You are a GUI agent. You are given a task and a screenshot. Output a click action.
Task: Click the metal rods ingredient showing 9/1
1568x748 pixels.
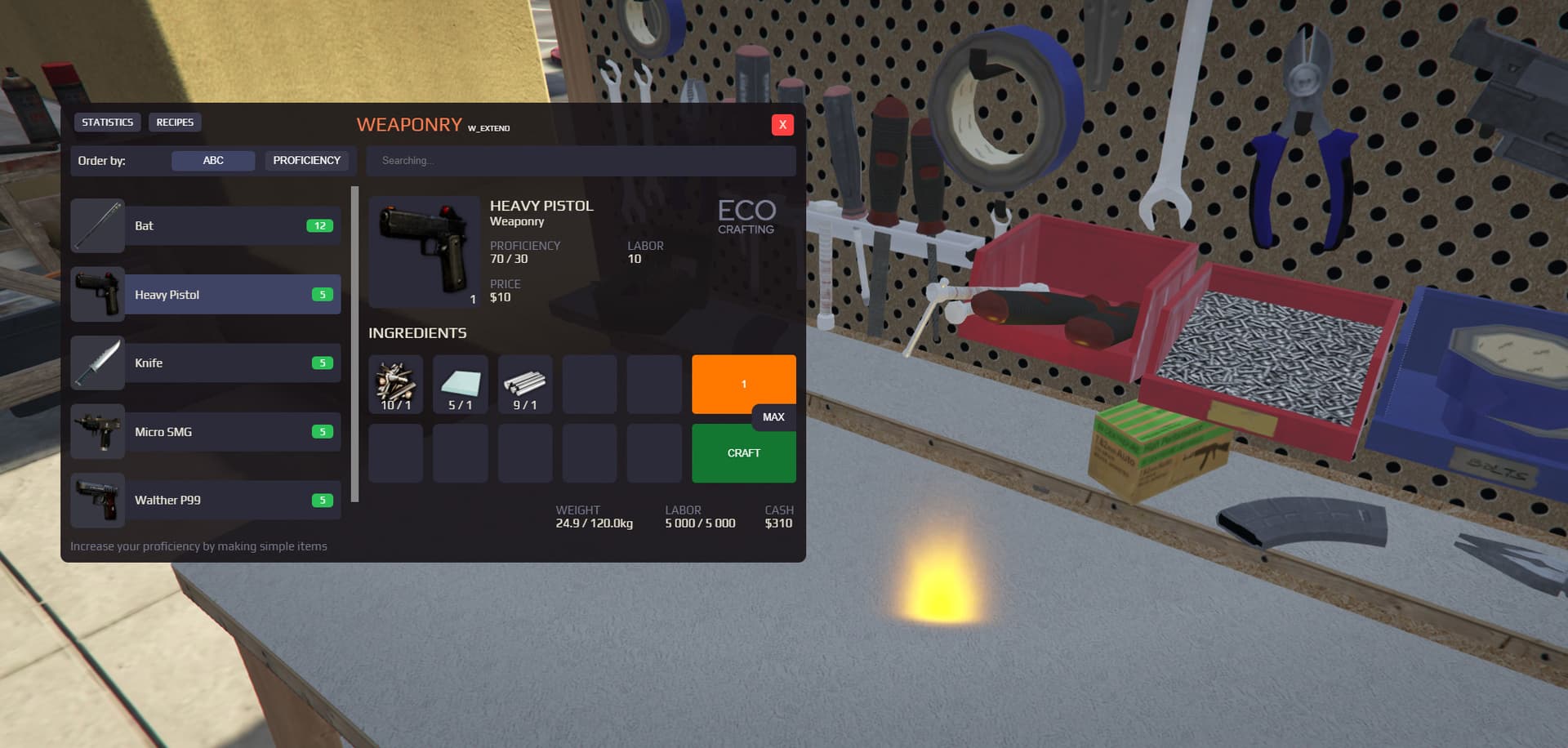525,383
